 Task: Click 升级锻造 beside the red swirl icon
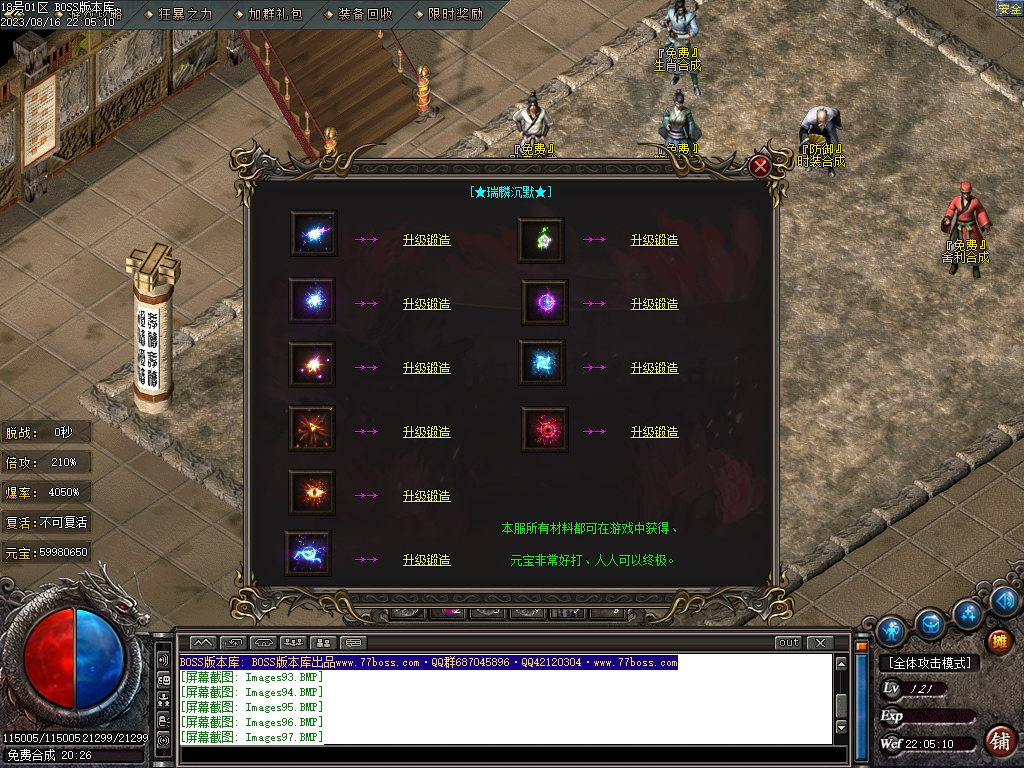(x=654, y=432)
